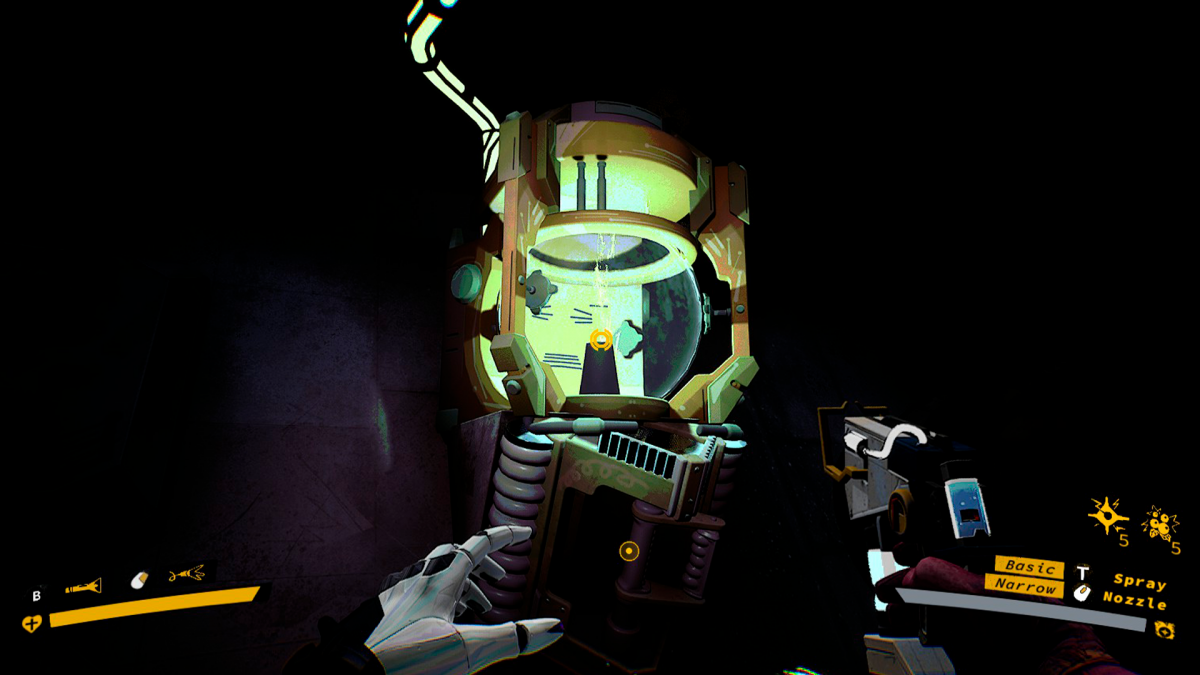Click the heart-shaped health icon
Viewport: 1200px width, 675px height.
point(31,624)
